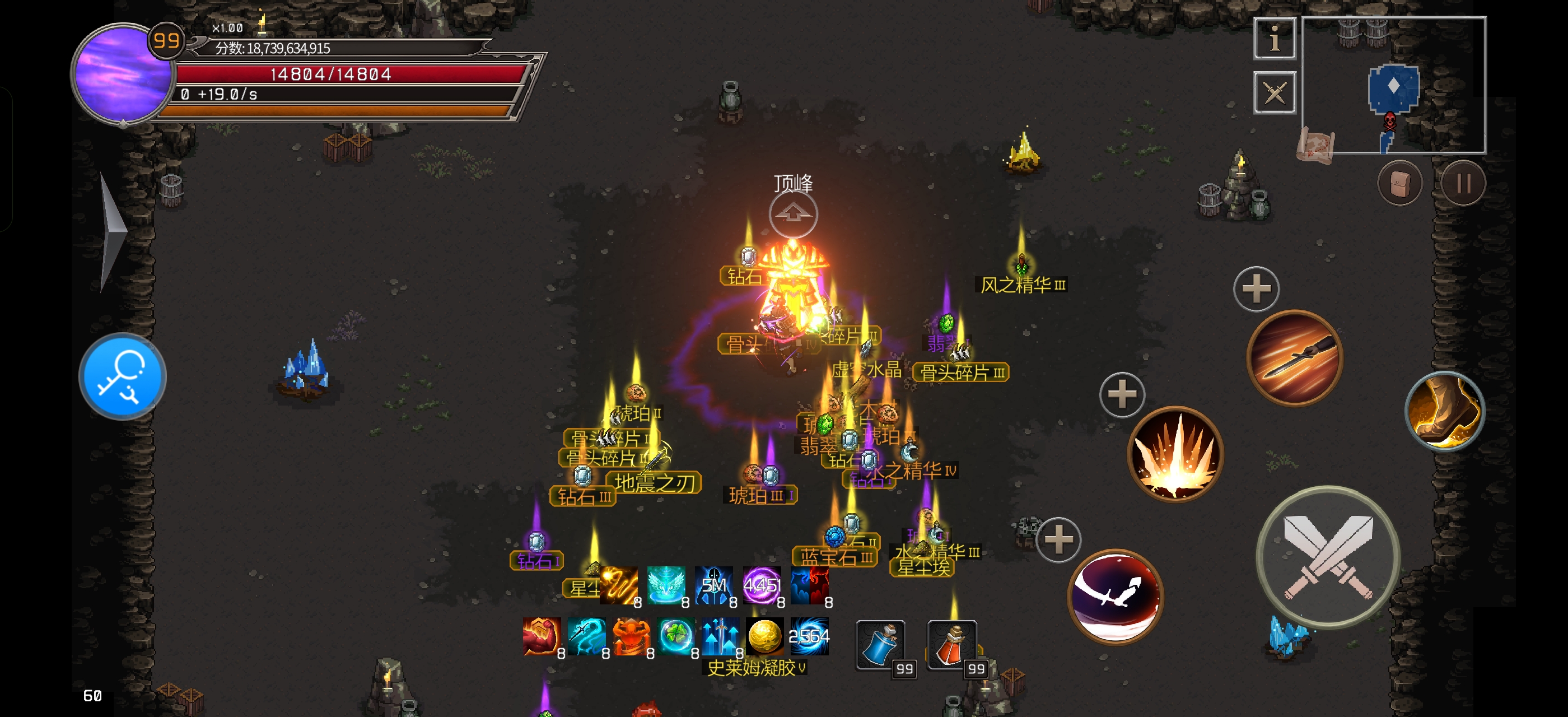
Task: Attack with the crossed swords button
Action: coord(1328,557)
